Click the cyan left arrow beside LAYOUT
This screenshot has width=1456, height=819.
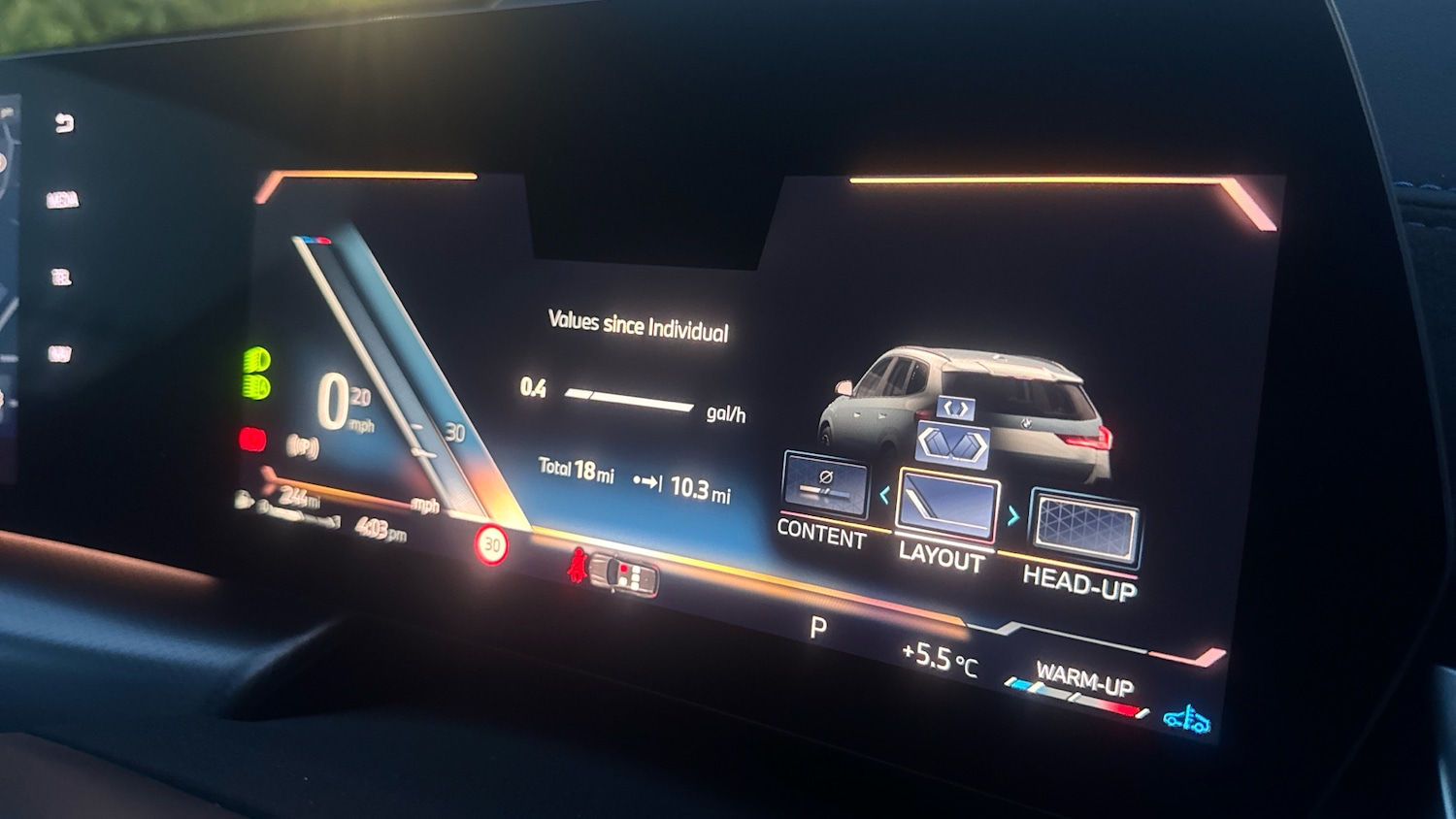tap(884, 495)
